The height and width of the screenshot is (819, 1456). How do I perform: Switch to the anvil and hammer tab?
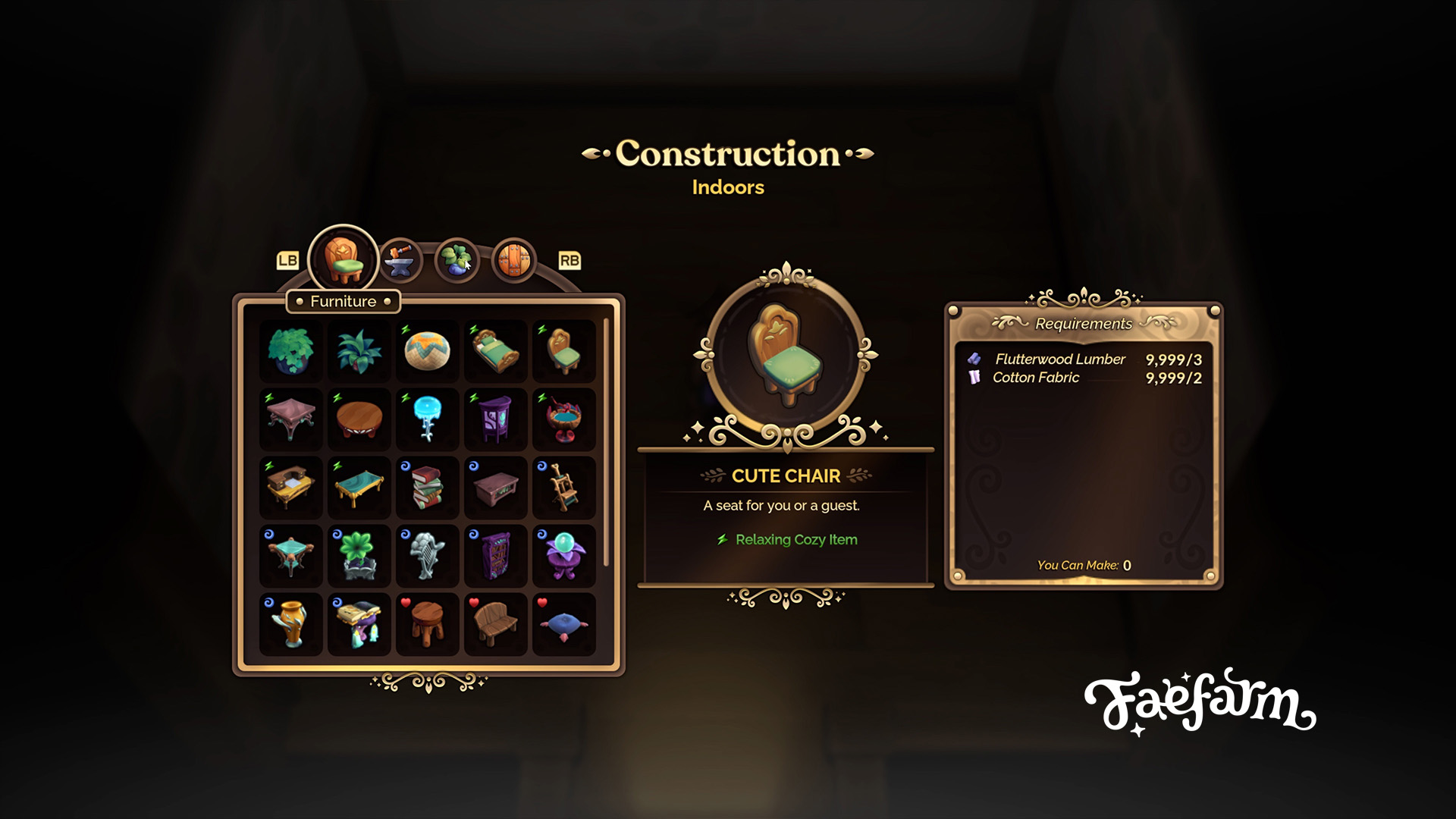point(400,261)
